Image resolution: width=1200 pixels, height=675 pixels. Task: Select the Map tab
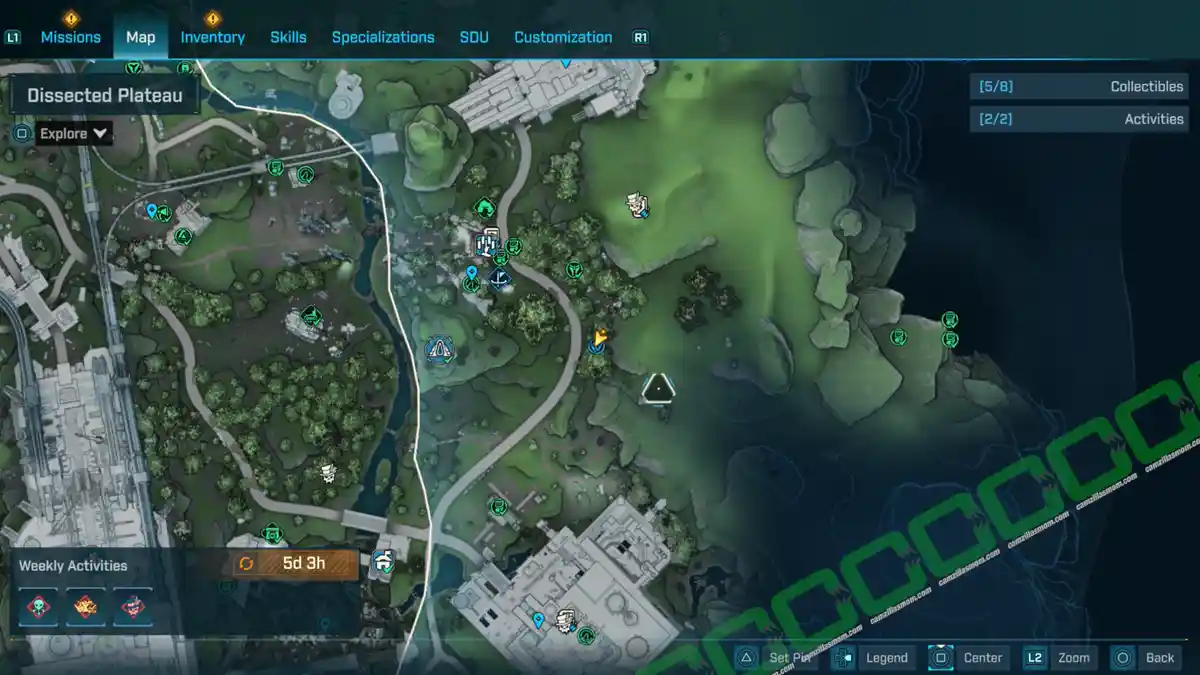point(141,37)
